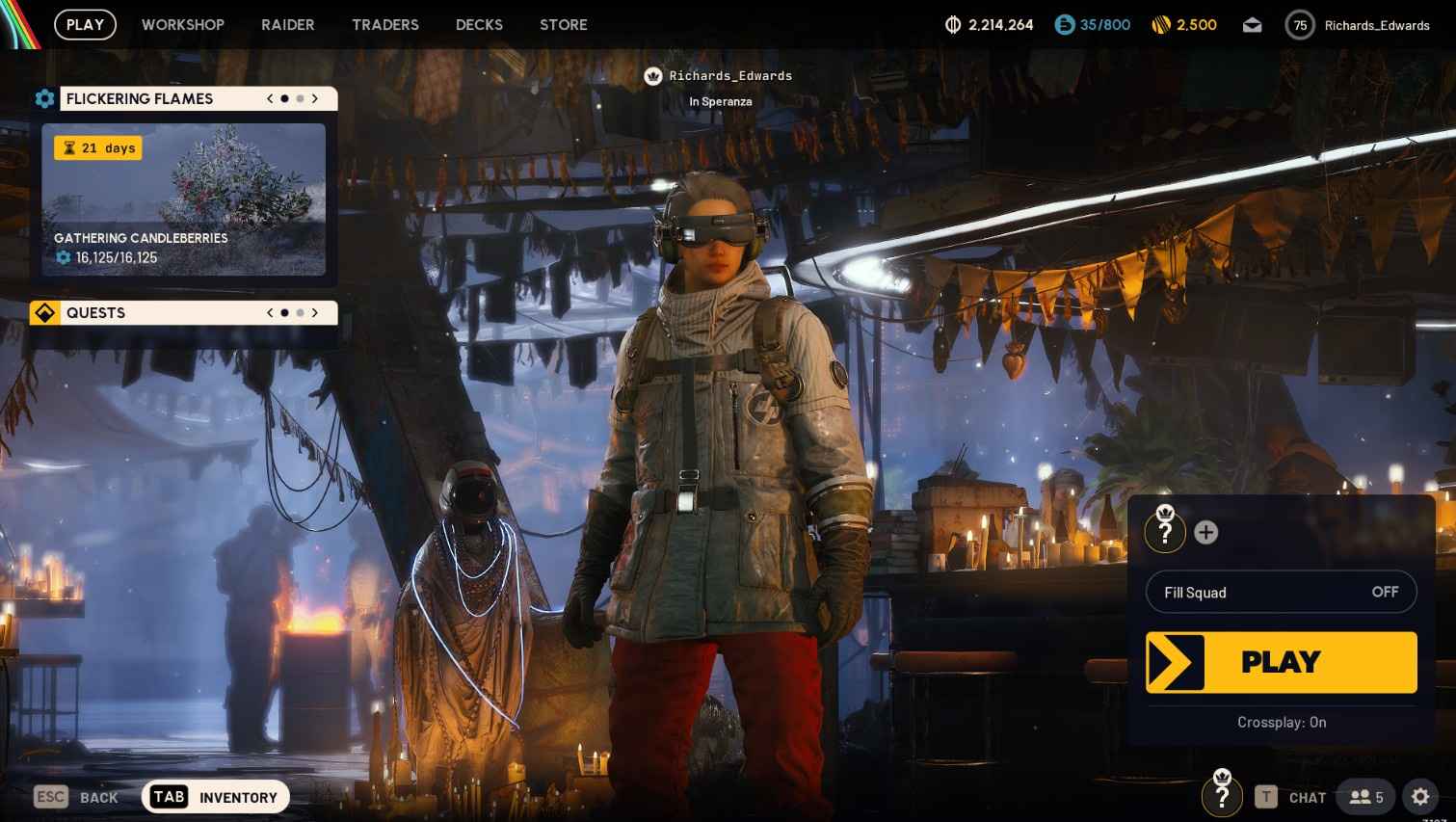This screenshot has width=1456, height=822.
Task: Select the WORKSHOP menu item
Action: 183,25
